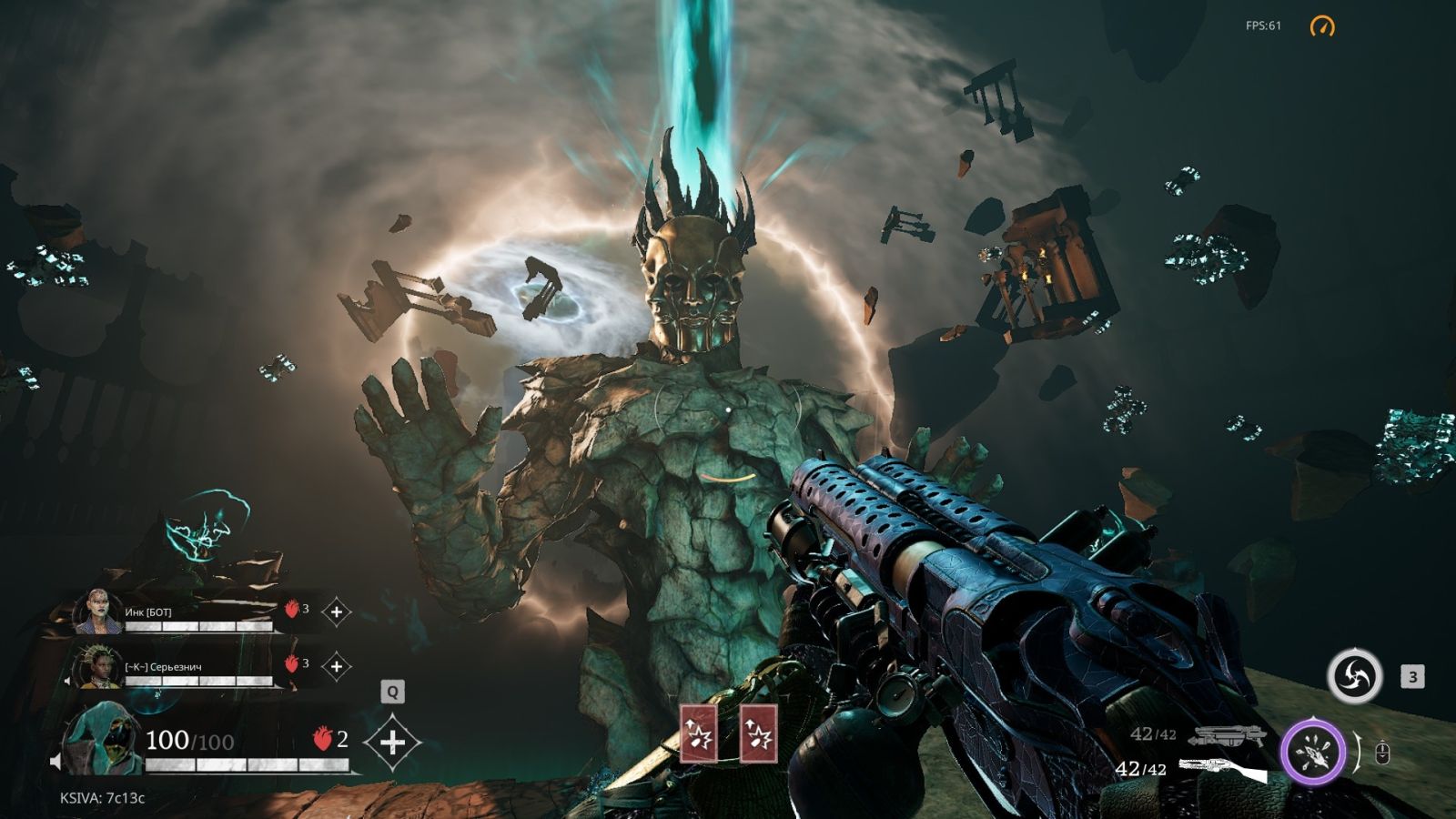Select the Инк [БОТ] teammate portrait
The height and width of the screenshot is (819, 1456).
point(98,612)
